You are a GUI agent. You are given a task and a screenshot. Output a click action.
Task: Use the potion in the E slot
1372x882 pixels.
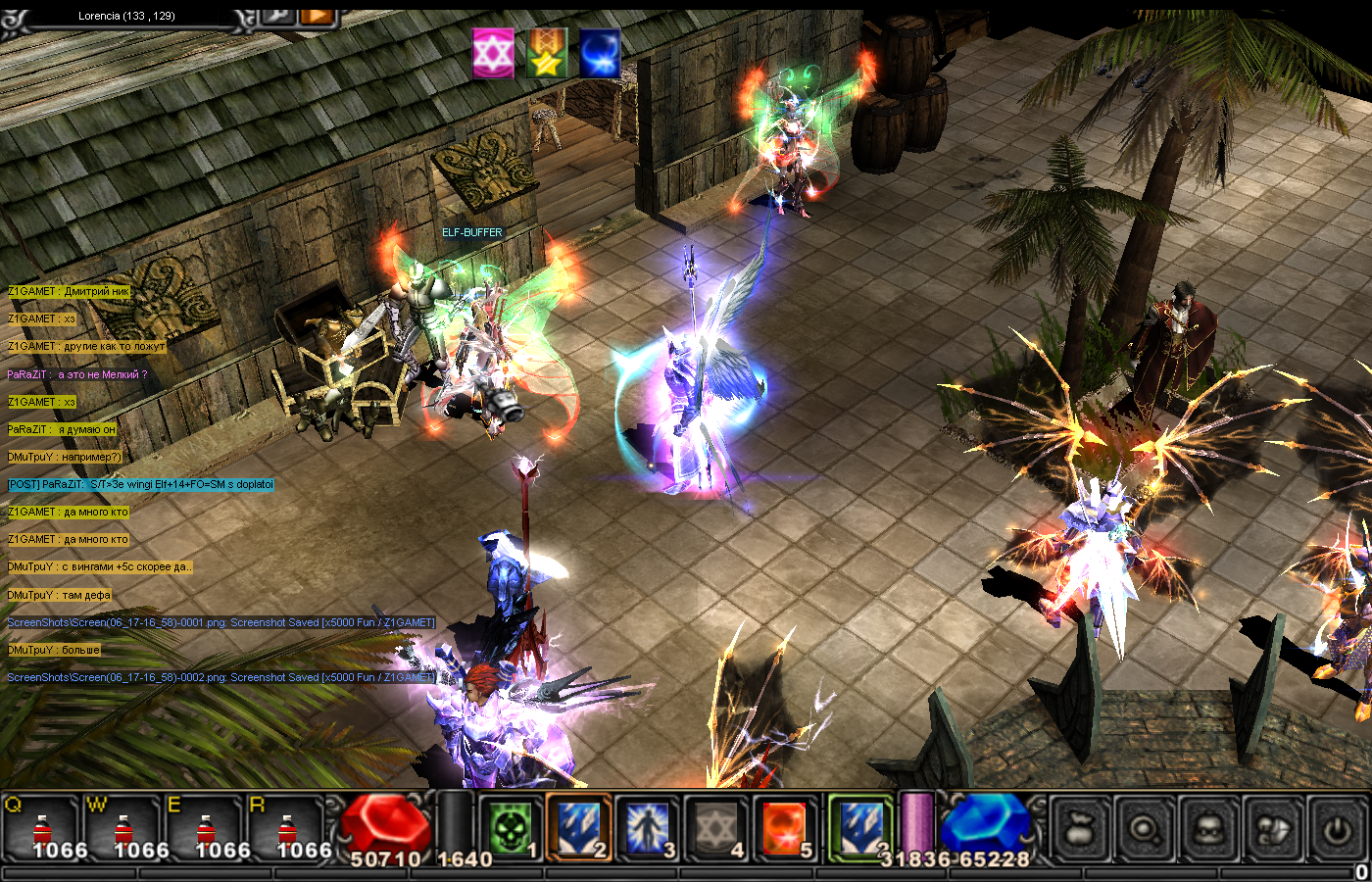pos(204,829)
